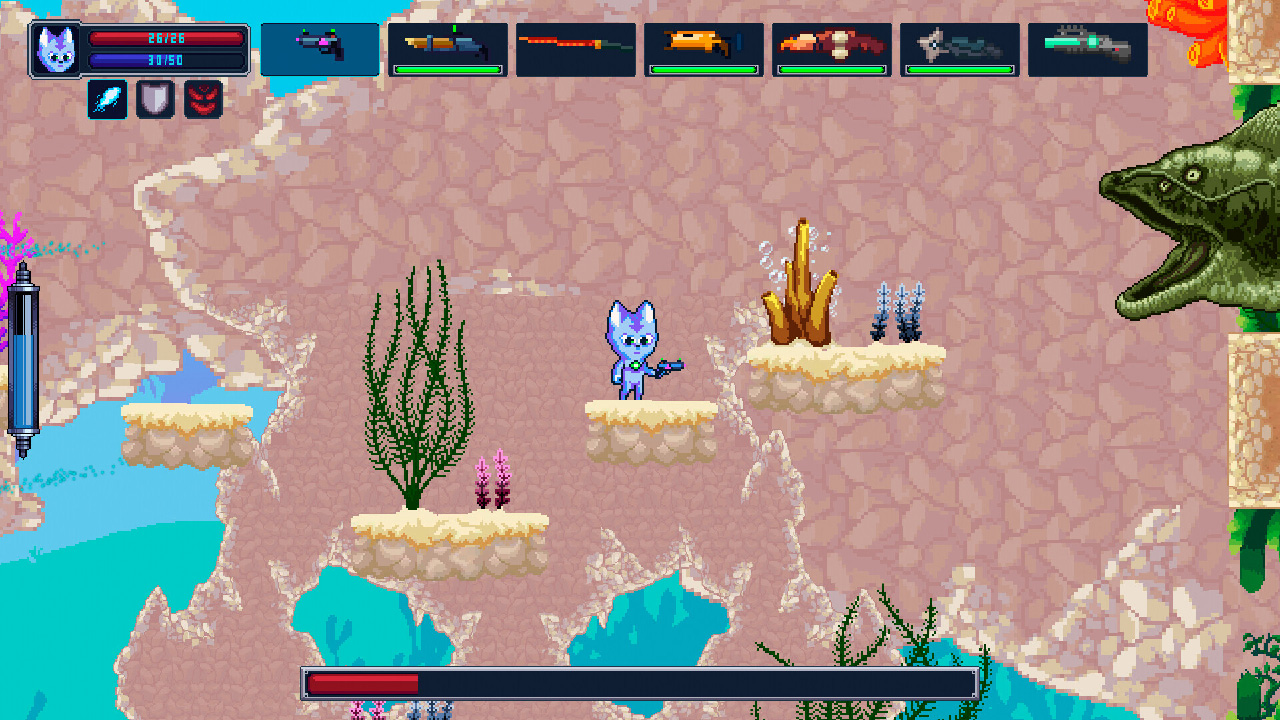
Task: Toggle the shield ability
Action: tap(154, 99)
